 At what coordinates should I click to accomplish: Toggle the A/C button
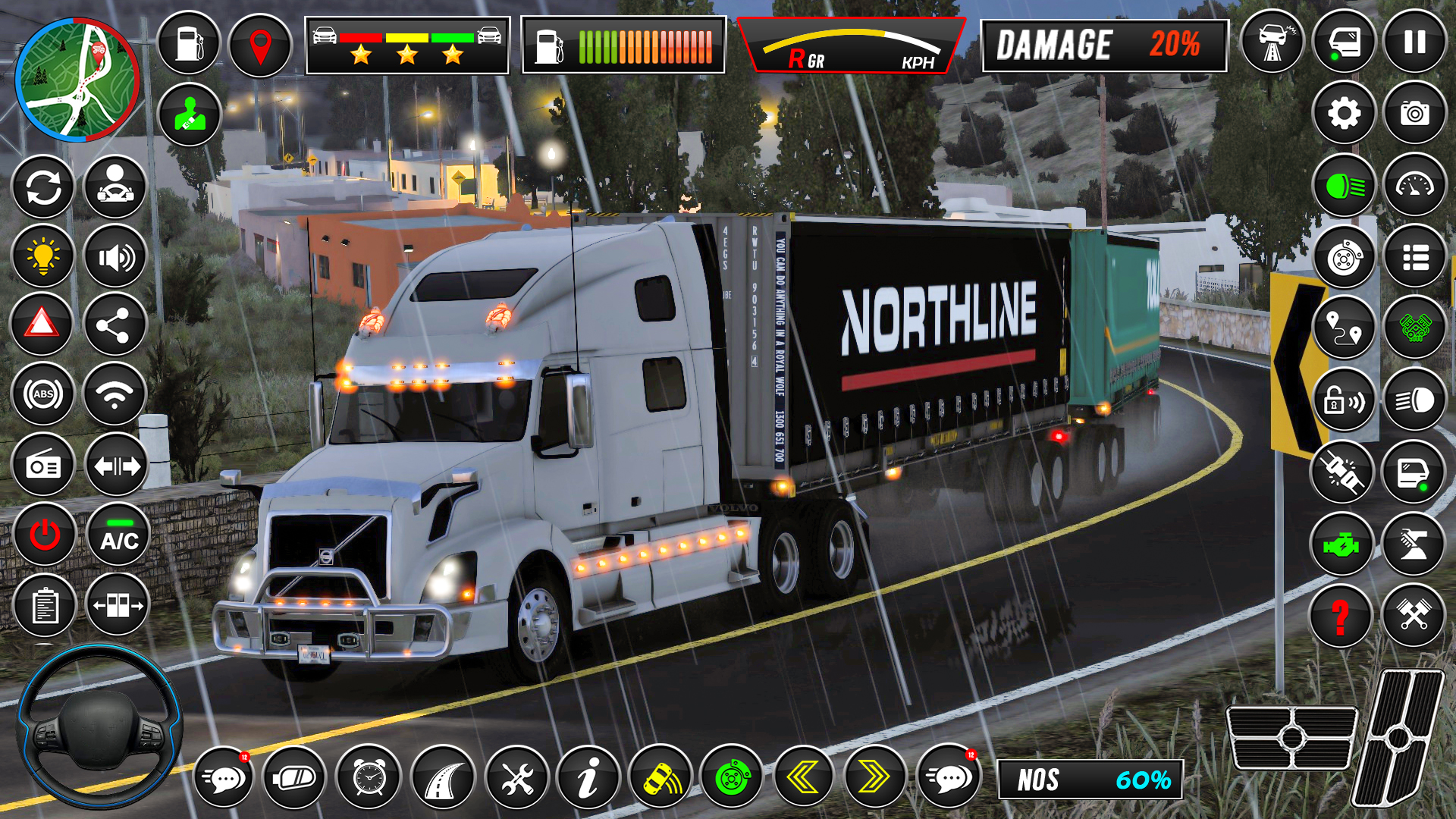(119, 535)
